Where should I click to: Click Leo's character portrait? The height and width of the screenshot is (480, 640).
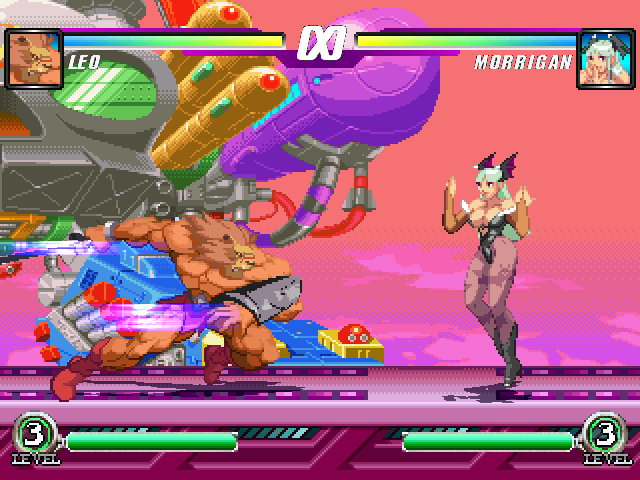coord(33,57)
